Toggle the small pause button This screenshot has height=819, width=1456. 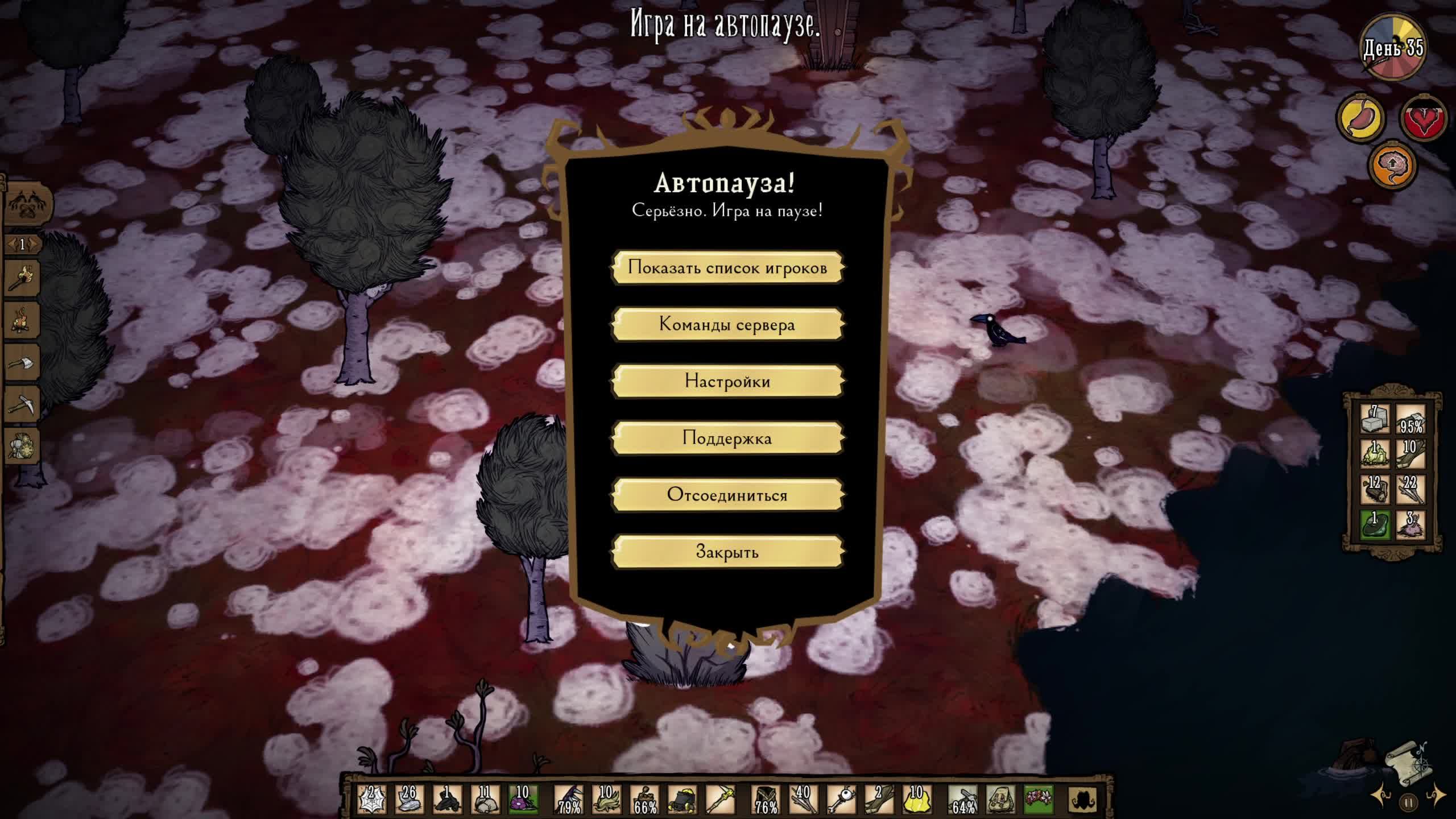(1409, 804)
